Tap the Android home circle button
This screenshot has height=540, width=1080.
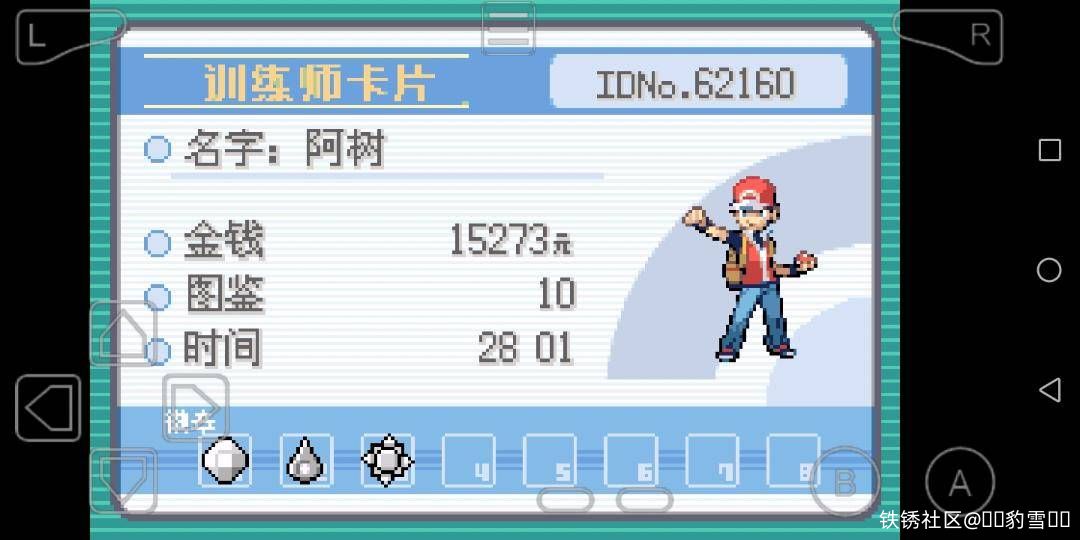tap(1049, 270)
